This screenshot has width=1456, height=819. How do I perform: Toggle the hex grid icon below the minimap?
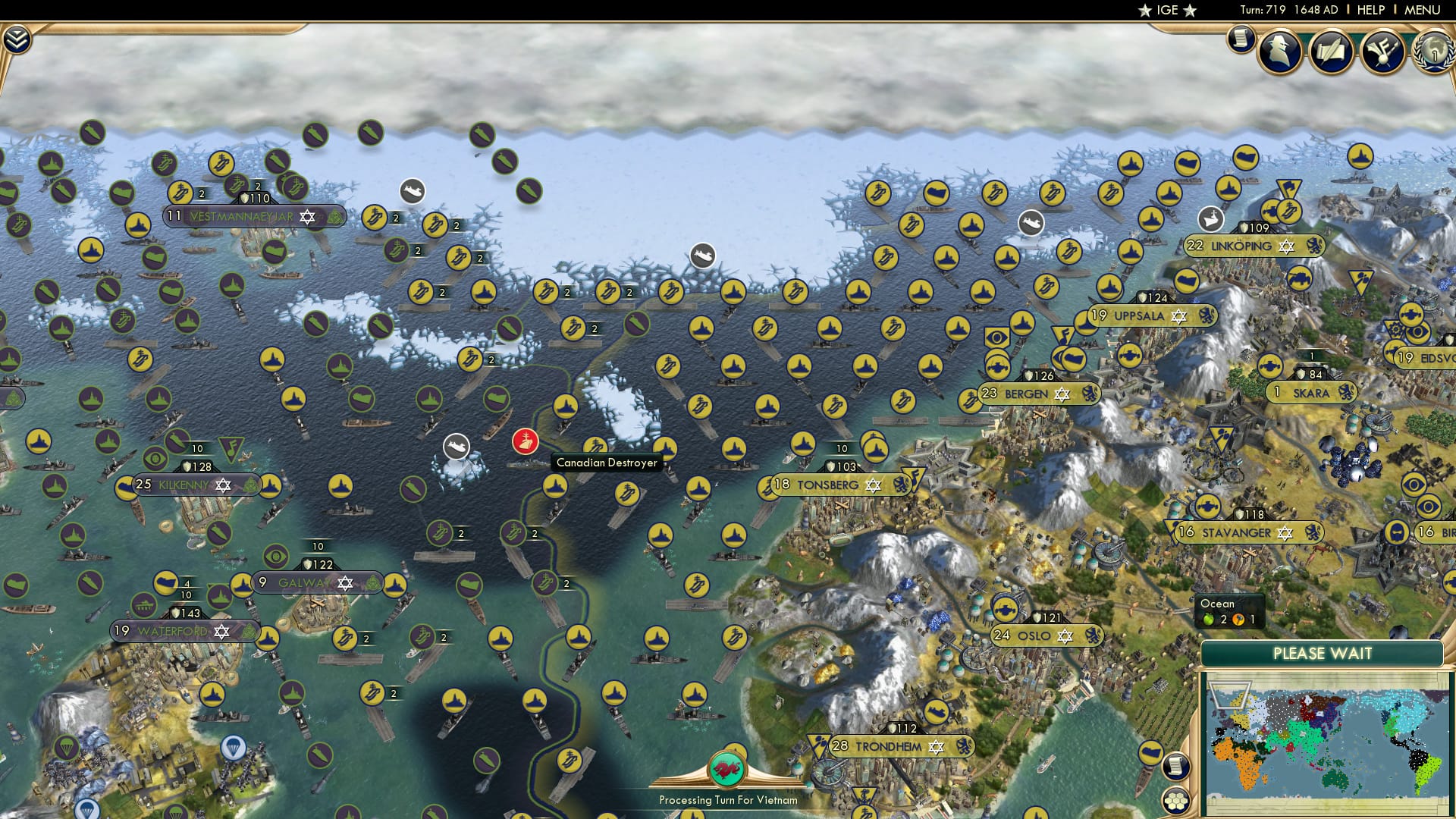click(x=1176, y=801)
